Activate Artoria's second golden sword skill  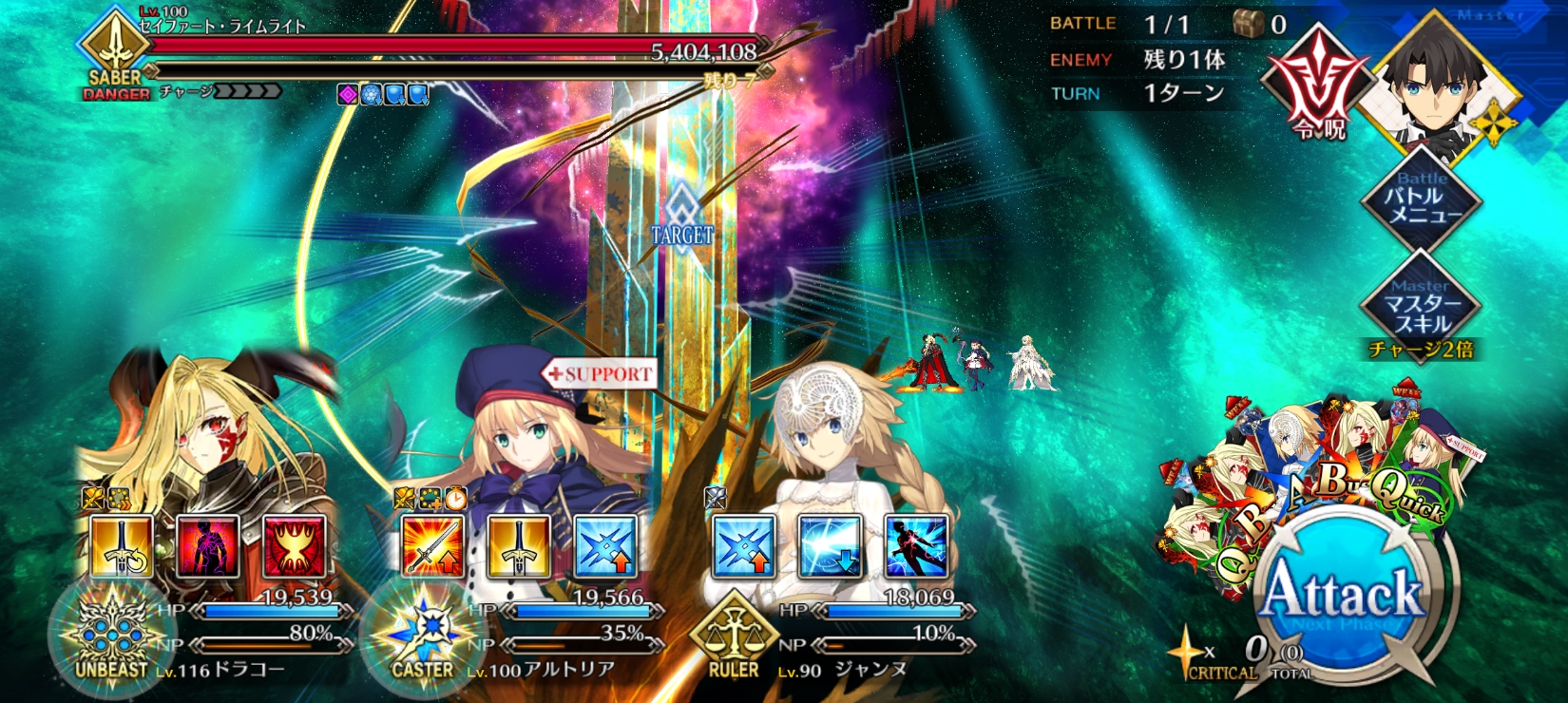tap(519, 546)
